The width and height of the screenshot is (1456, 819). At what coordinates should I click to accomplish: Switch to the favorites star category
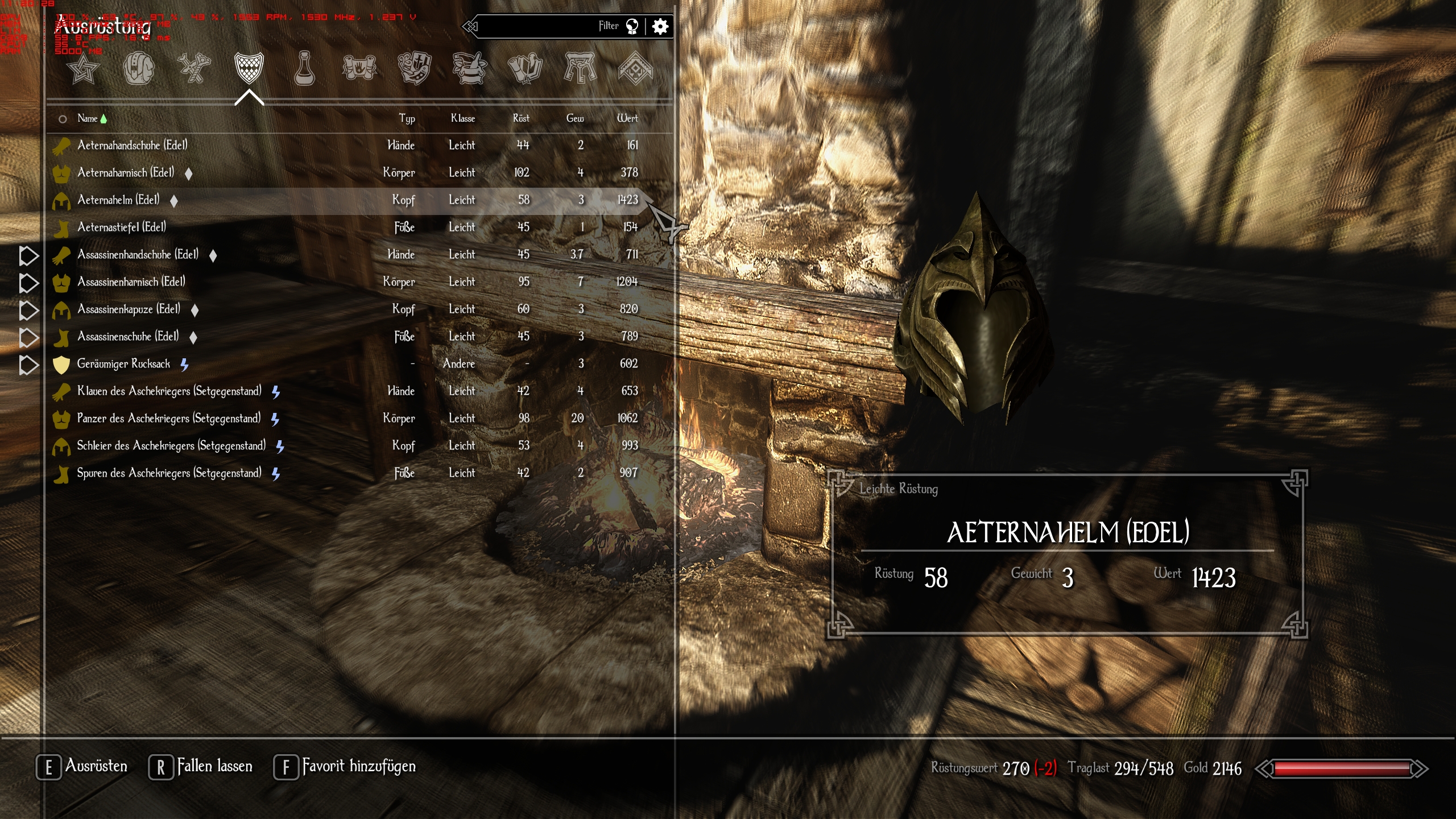click(83, 69)
